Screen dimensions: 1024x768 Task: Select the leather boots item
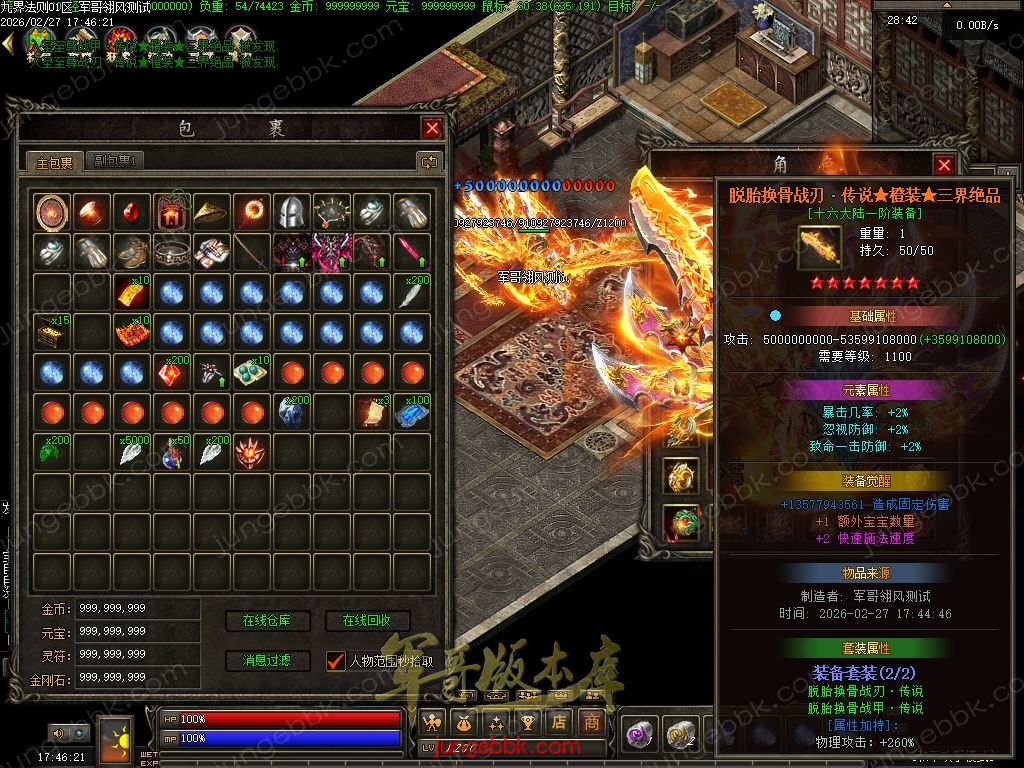(131, 251)
